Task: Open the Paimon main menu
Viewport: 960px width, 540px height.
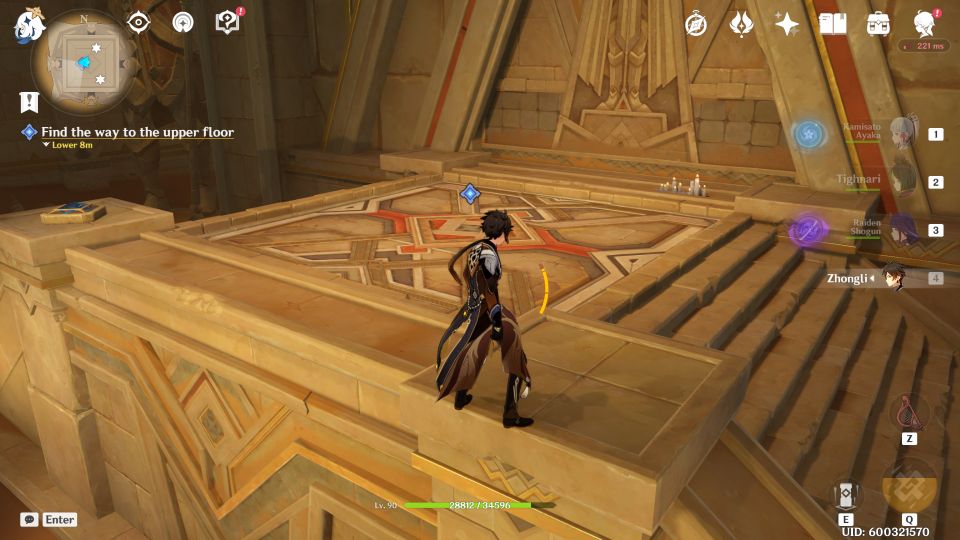Action: click(x=26, y=26)
